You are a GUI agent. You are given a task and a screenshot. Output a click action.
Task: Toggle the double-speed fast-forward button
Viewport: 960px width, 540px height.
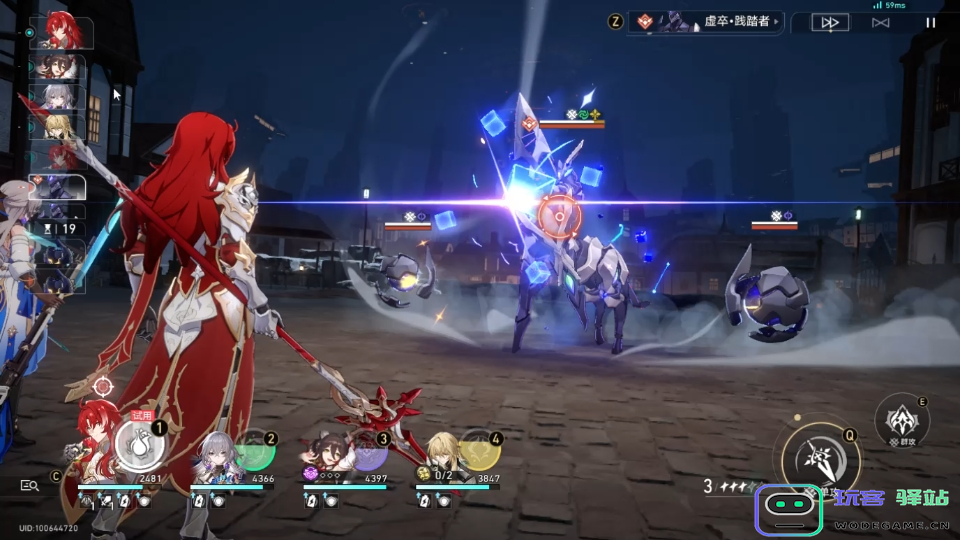click(830, 22)
